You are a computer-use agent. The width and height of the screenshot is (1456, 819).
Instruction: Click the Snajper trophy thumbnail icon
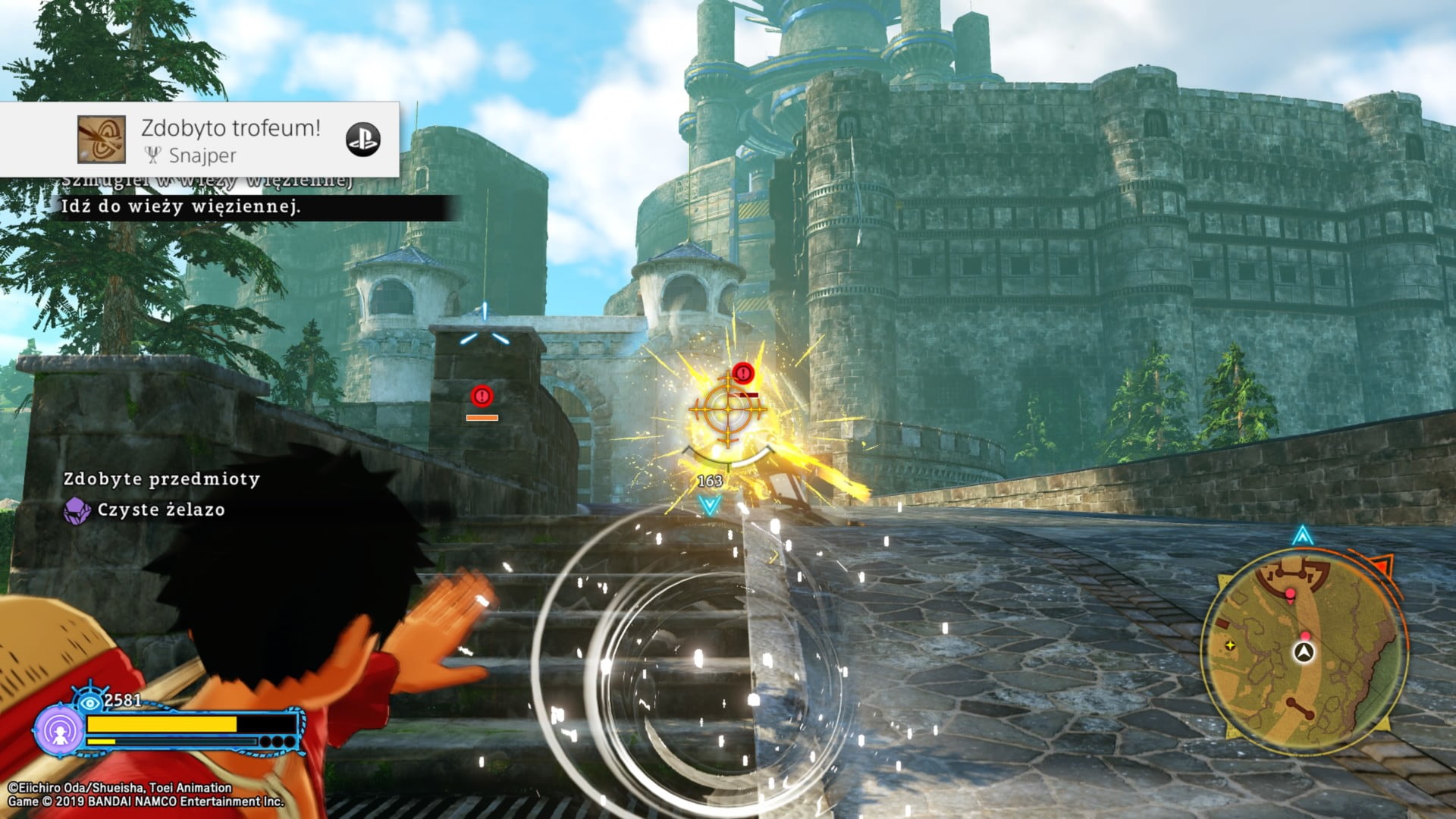[x=102, y=140]
